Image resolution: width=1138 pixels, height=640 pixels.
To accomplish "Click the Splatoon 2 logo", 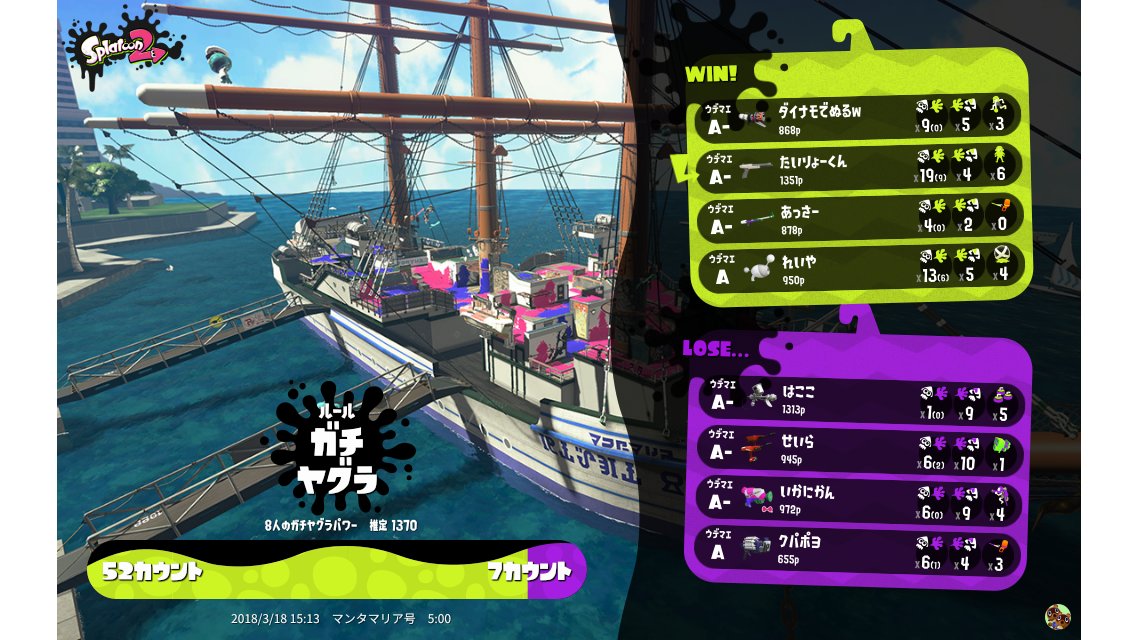I will 125,46.
